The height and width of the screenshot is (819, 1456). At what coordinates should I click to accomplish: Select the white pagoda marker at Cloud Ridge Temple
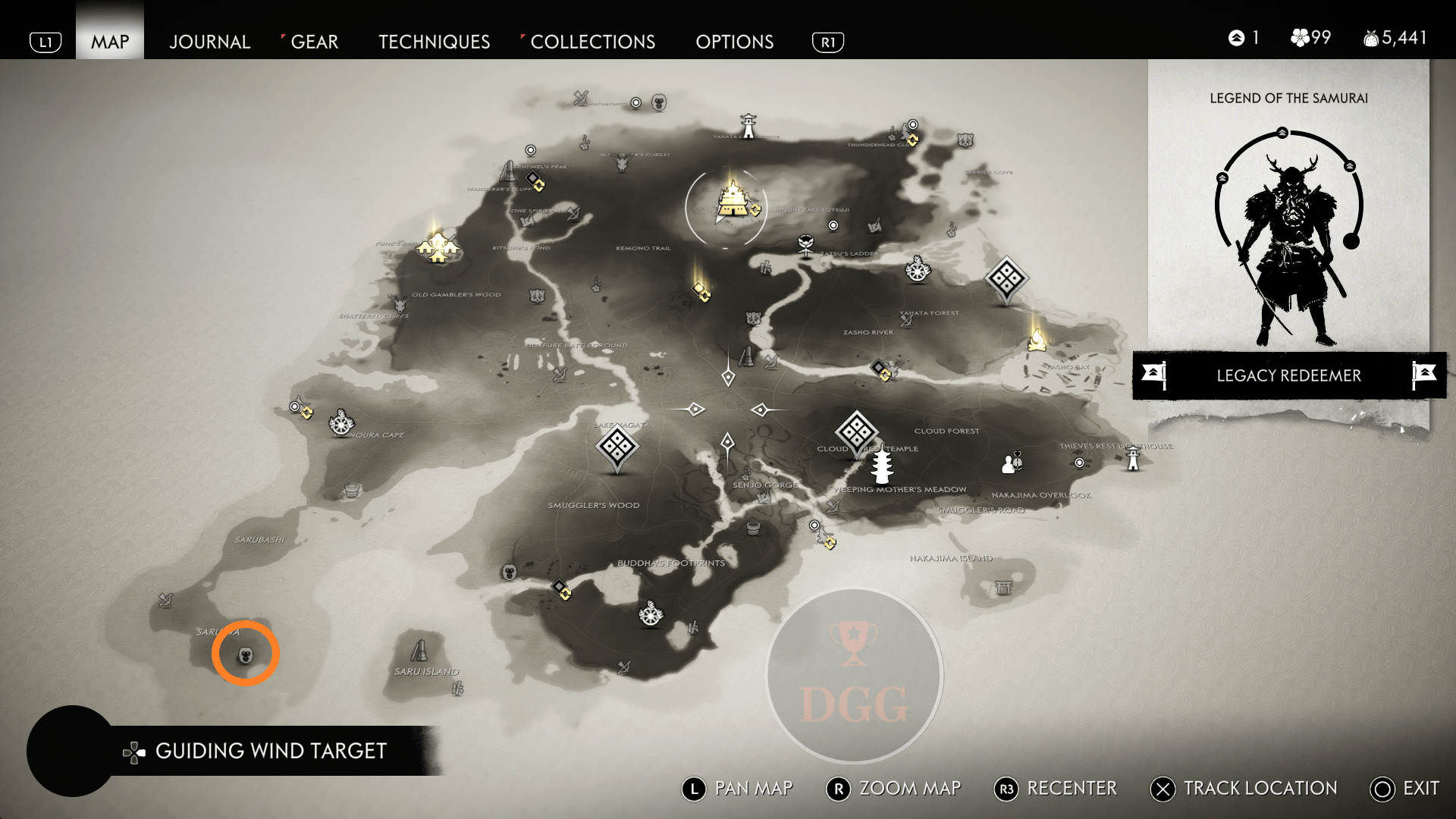(880, 465)
